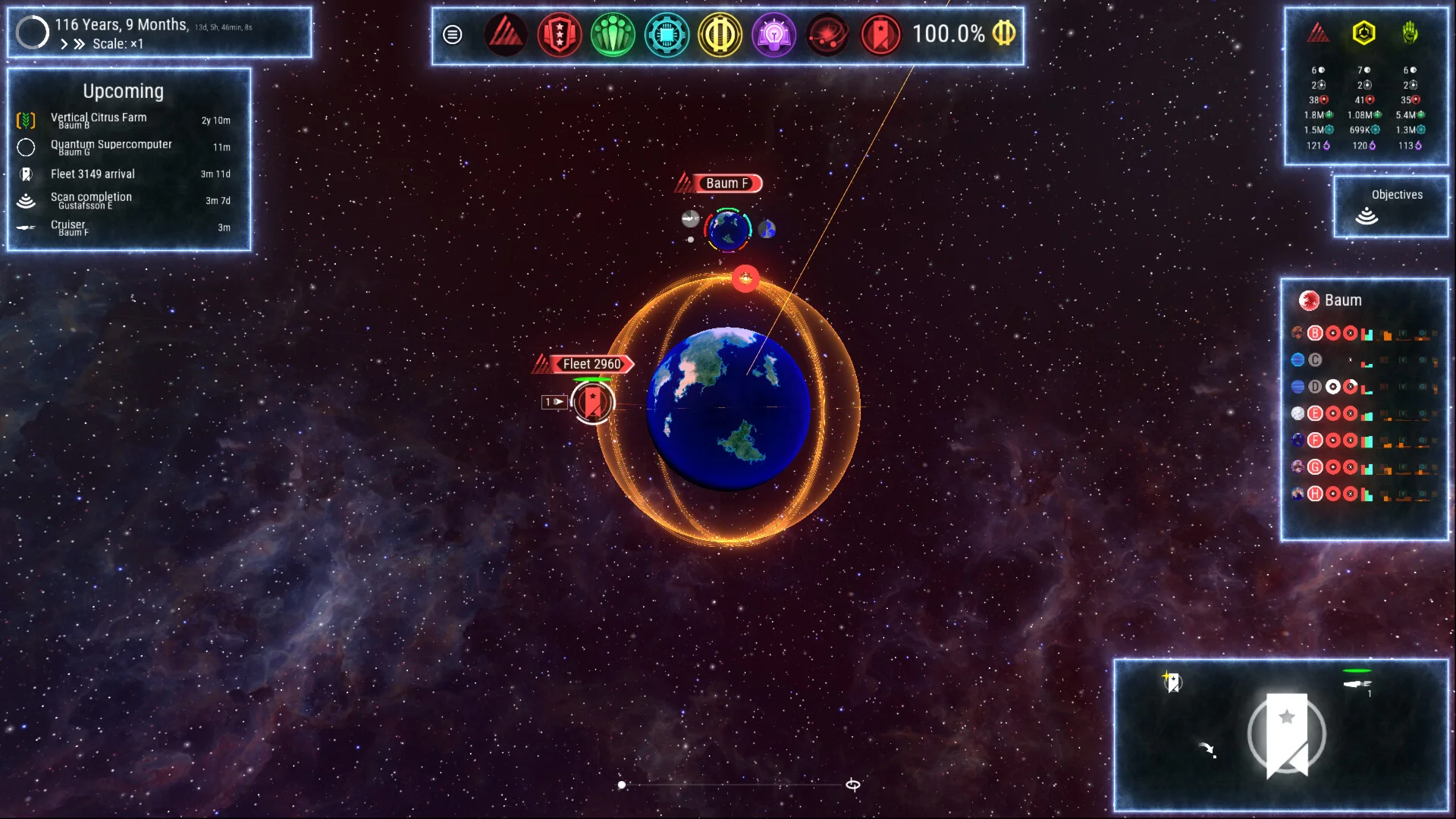
Task: Click the Baum F planet label
Action: [726, 184]
